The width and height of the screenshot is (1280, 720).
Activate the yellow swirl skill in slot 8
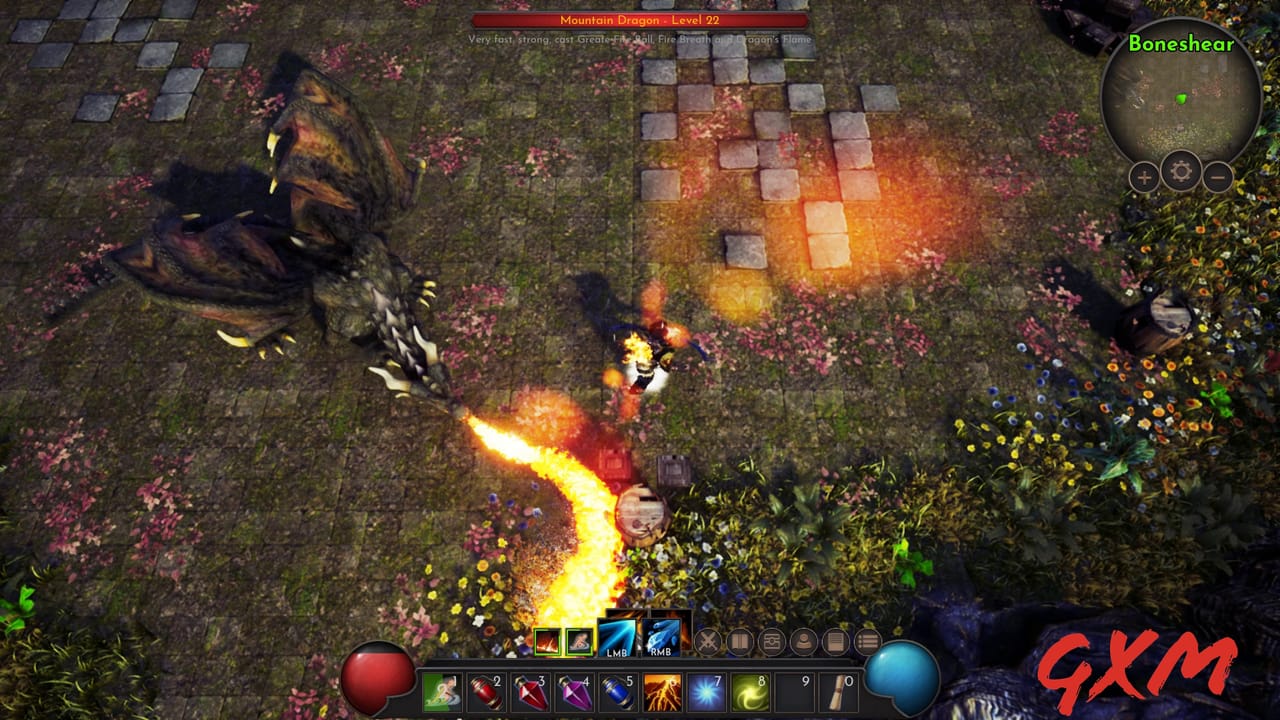750,692
